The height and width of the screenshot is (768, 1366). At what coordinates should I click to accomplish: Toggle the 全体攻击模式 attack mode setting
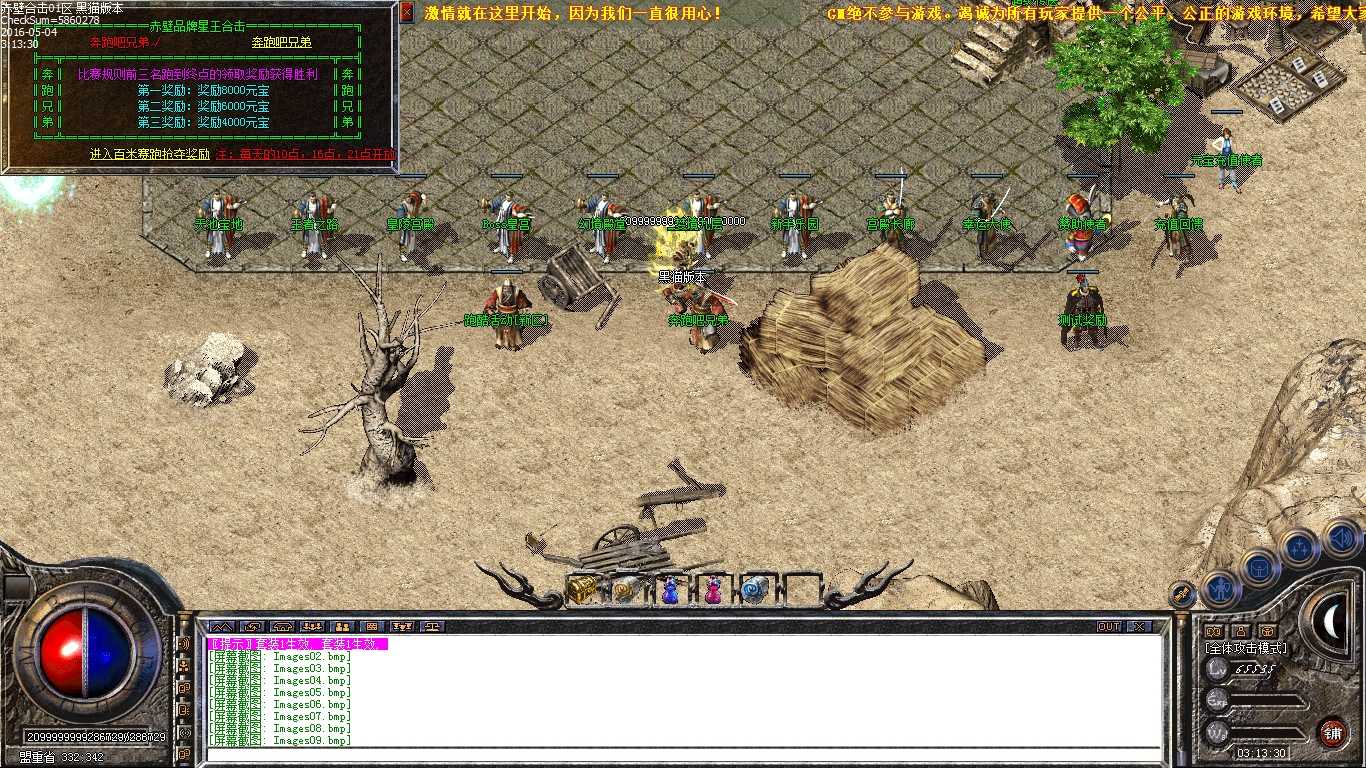tap(1246, 648)
